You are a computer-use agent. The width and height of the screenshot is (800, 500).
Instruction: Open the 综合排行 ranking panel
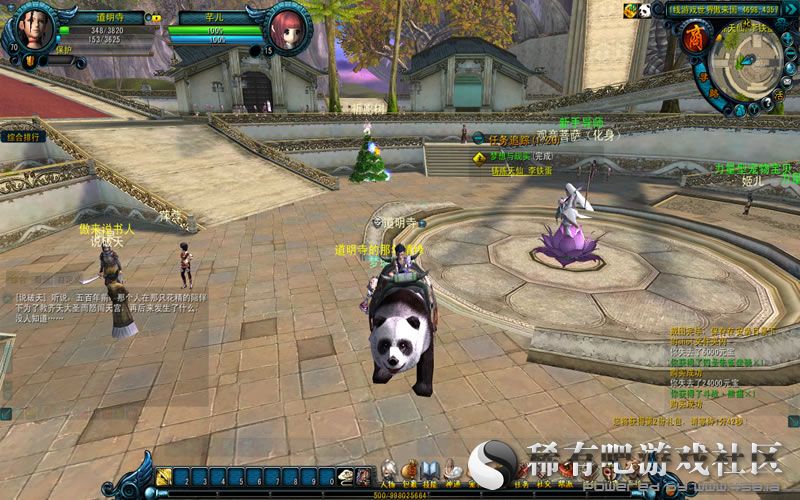[24, 137]
